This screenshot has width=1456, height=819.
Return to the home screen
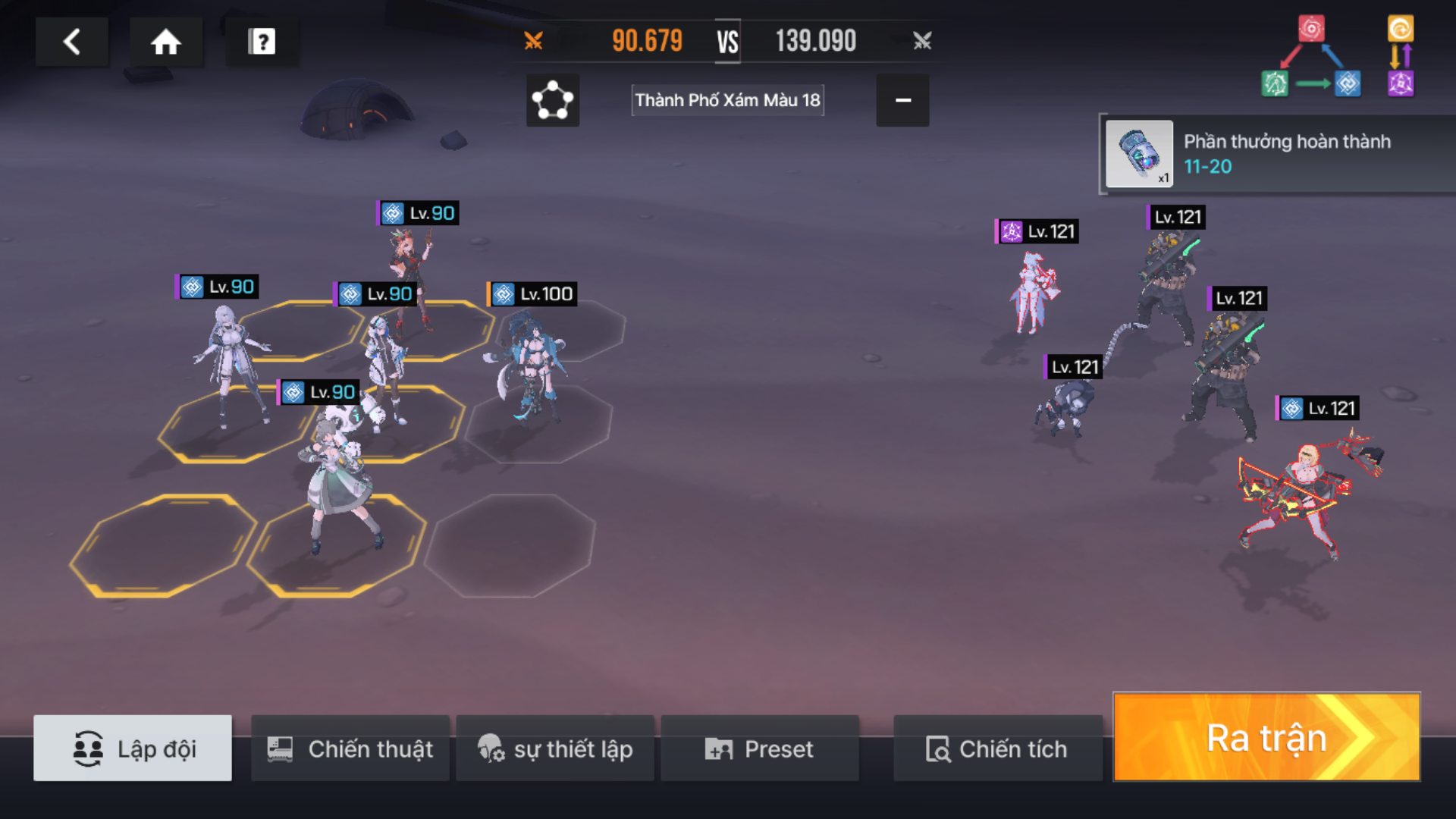coord(165,42)
